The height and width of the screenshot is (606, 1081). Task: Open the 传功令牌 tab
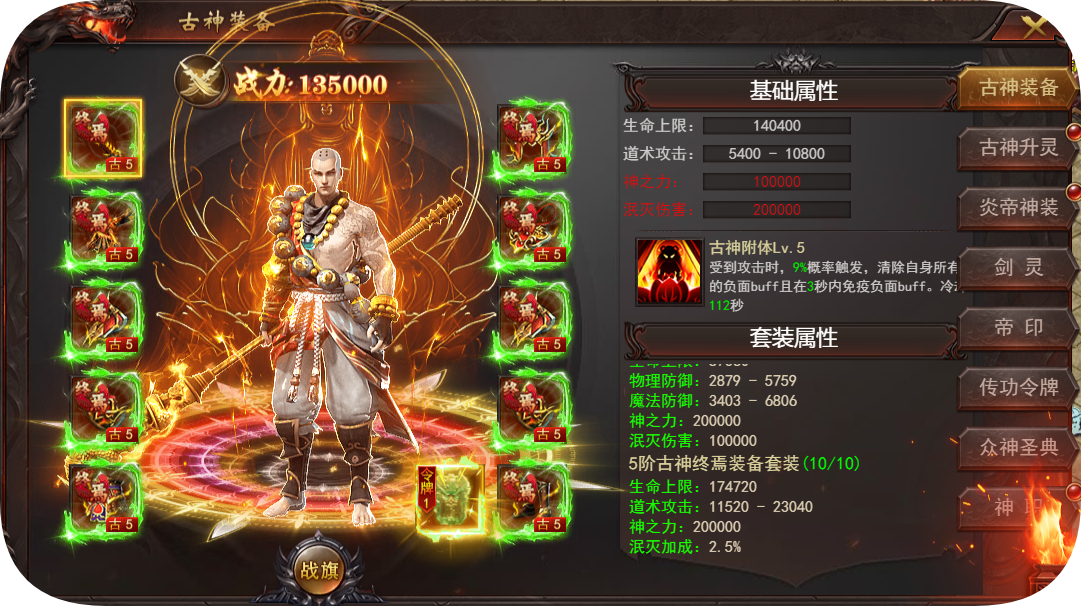point(1018,388)
